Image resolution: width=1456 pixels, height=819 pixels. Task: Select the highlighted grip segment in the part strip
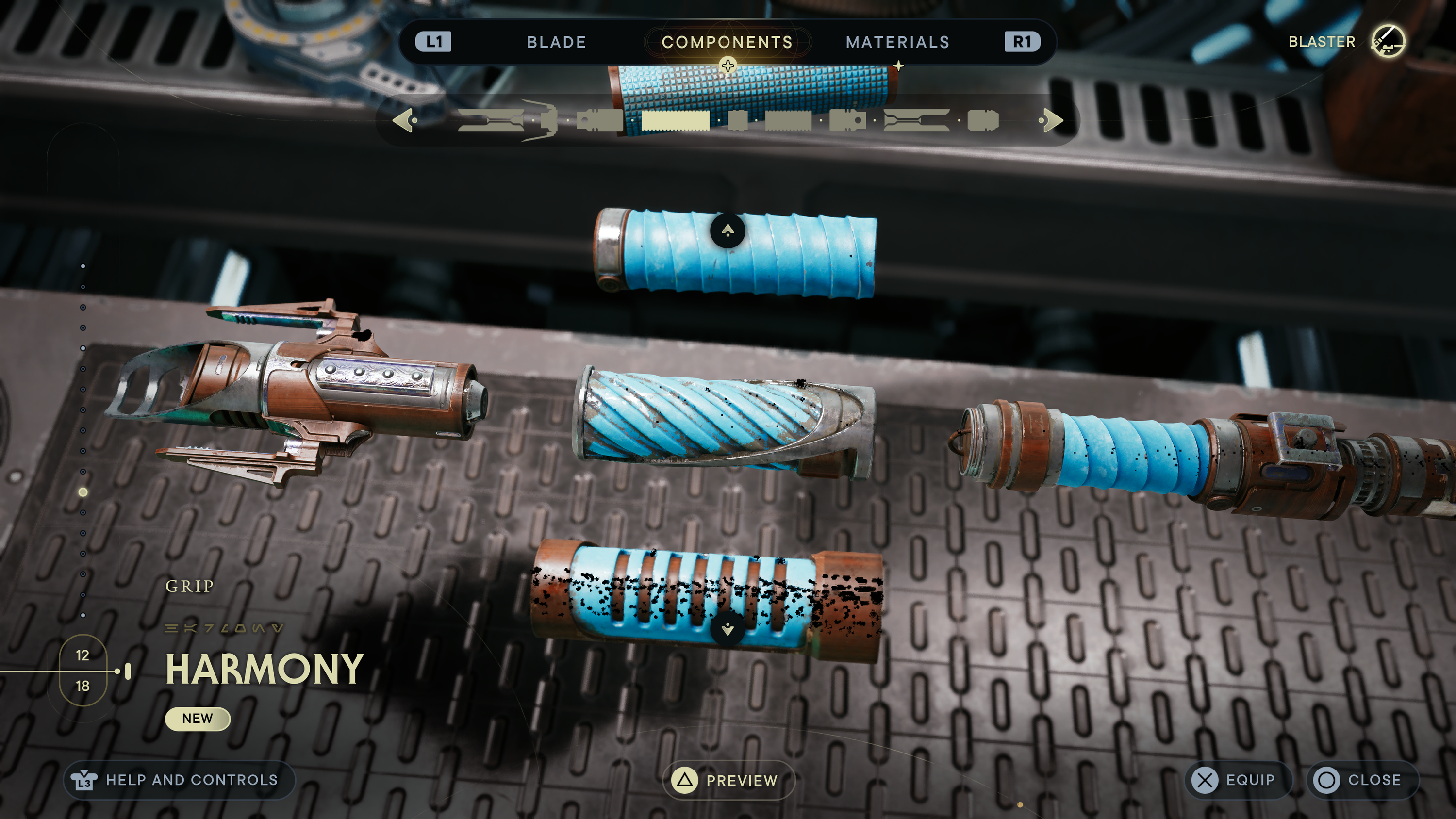tap(676, 120)
